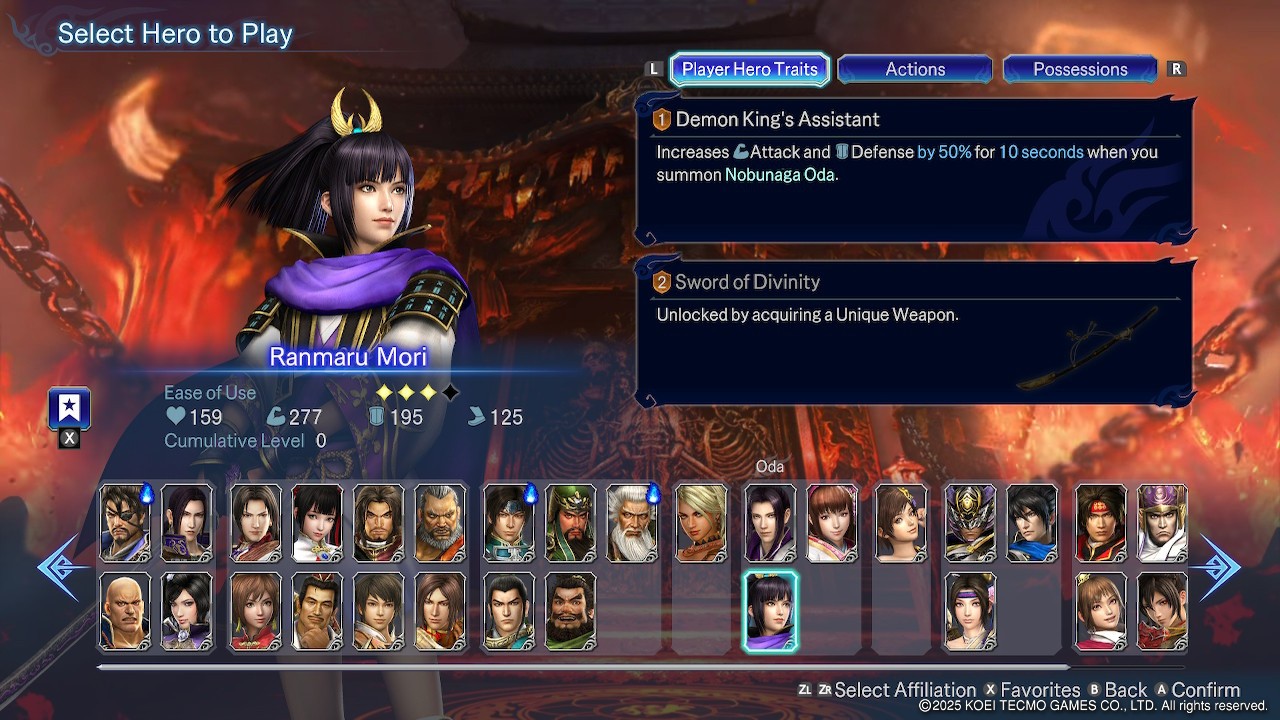Choose the bald hero portrait

(125, 611)
